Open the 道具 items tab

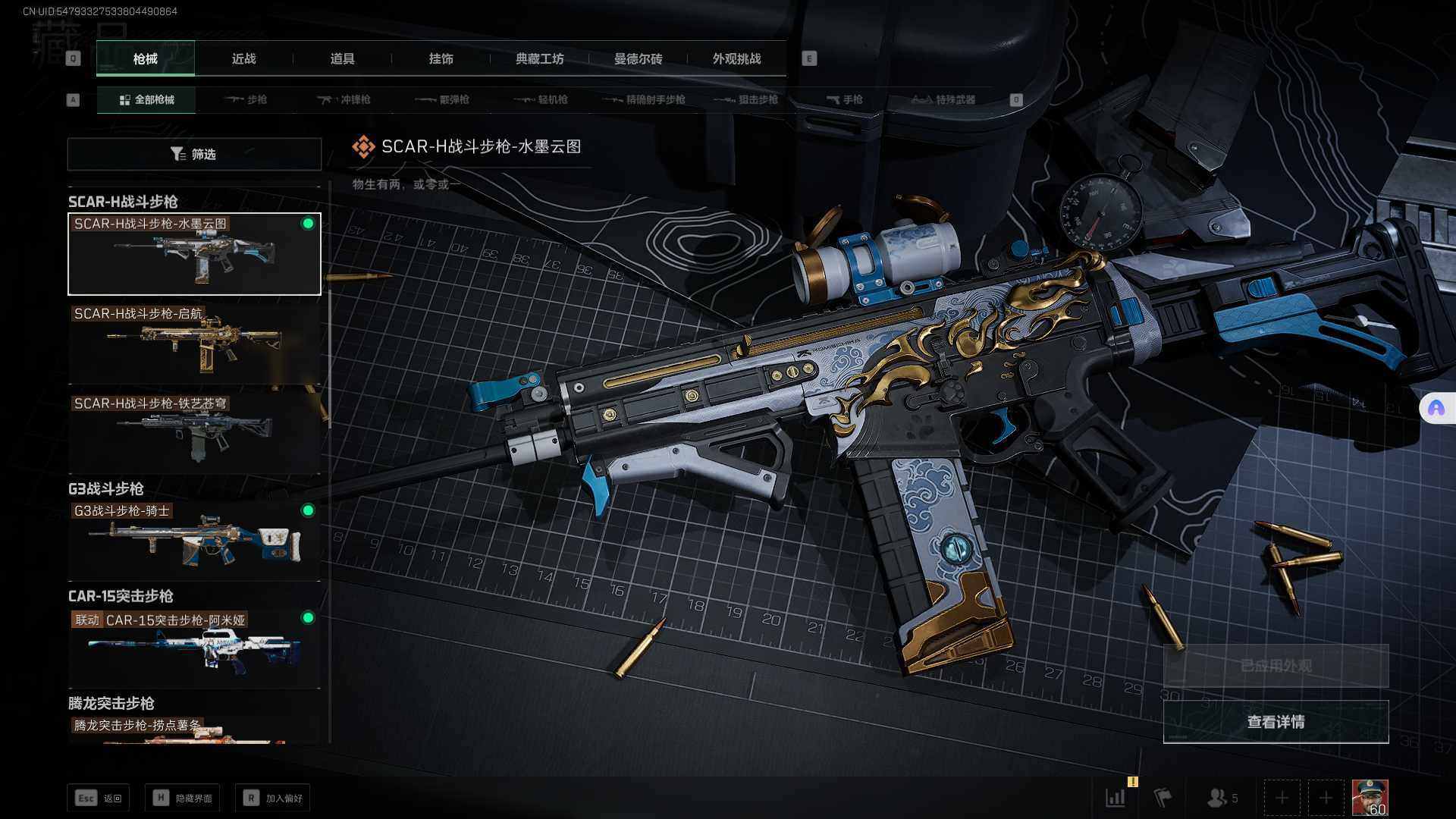342,59
